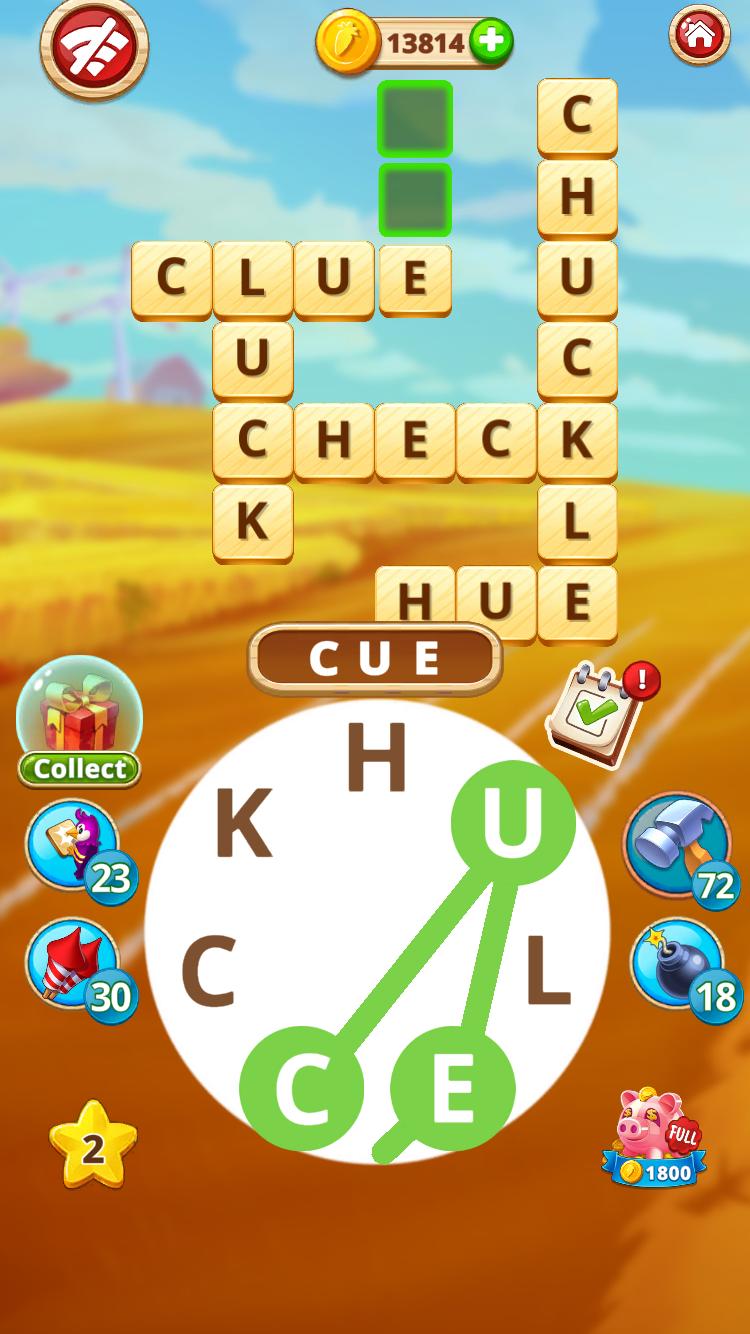Go to the home screen
Screen dimensions: 750x1334
click(699, 36)
